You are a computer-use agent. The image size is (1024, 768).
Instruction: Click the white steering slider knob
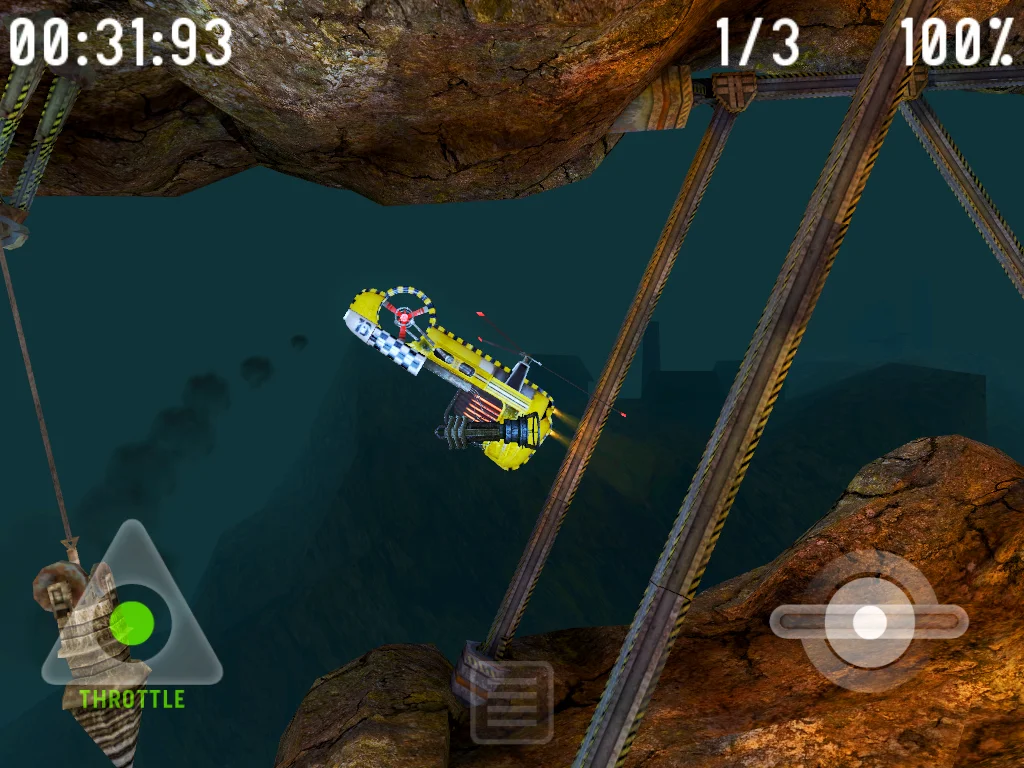coord(869,622)
